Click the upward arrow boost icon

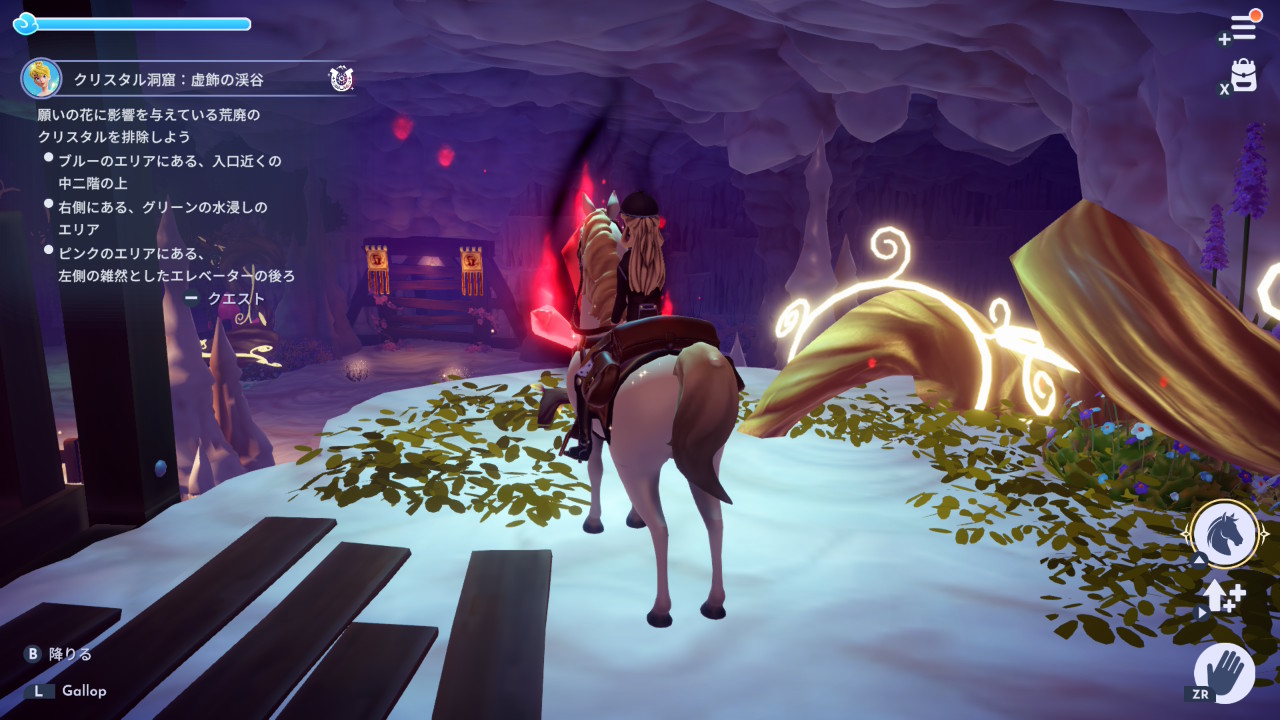point(1222,596)
